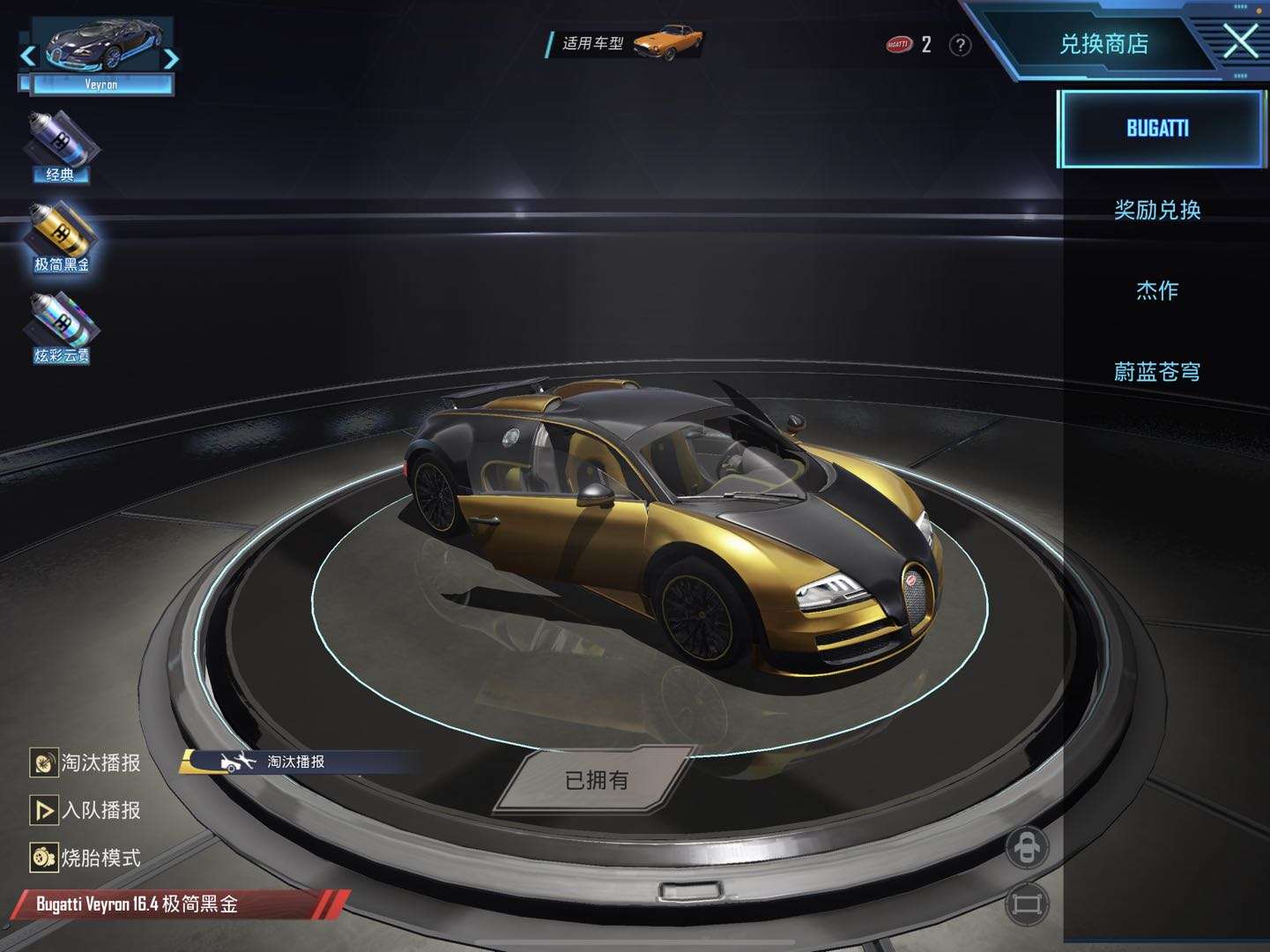Select the 经典 spray paint skin
The height and width of the screenshot is (952, 1270).
coord(60,146)
